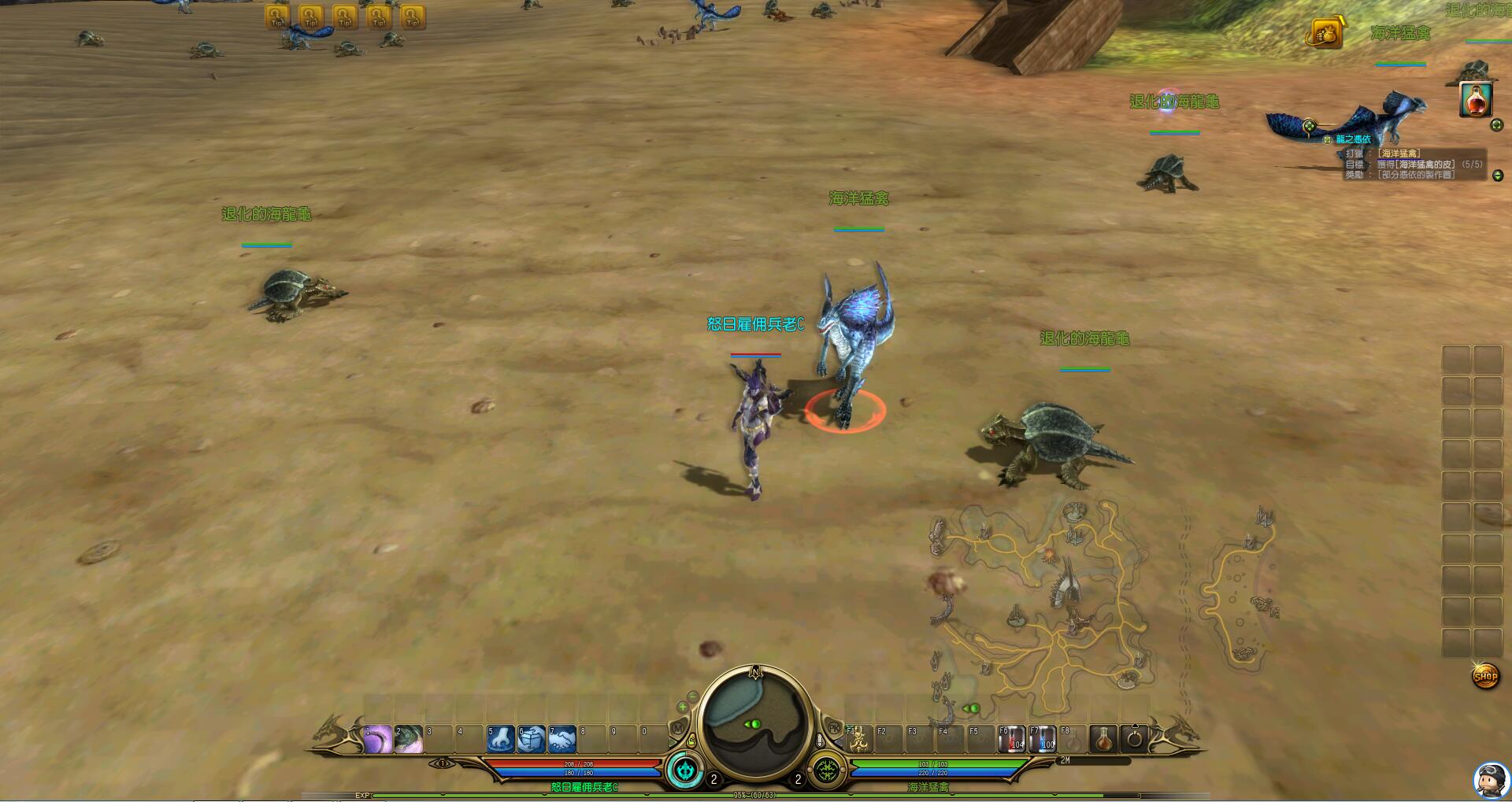Click the orange flask icon on the hotbar
1512x802 pixels.
click(x=1104, y=739)
